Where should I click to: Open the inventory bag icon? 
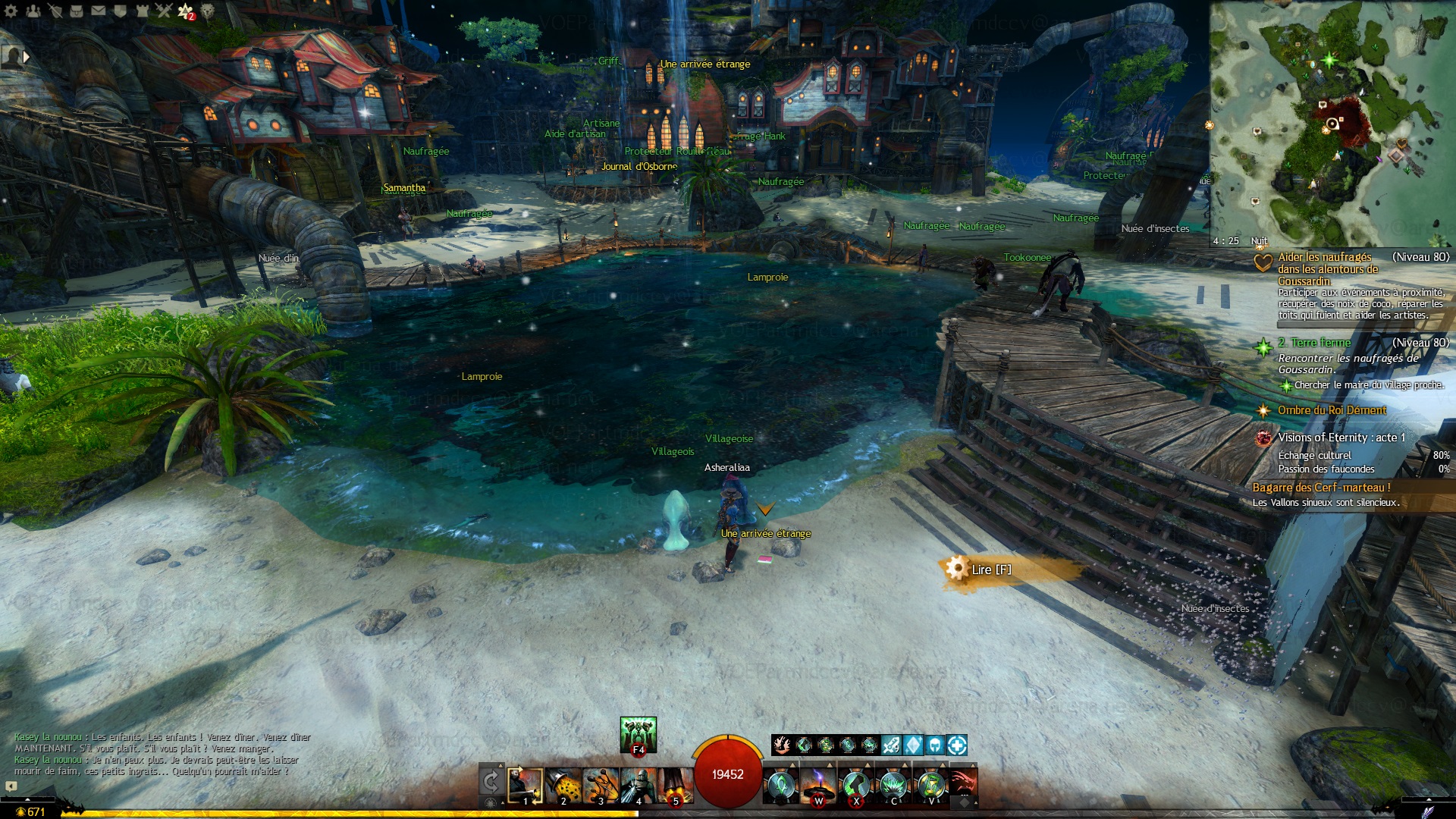(x=77, y=11)
